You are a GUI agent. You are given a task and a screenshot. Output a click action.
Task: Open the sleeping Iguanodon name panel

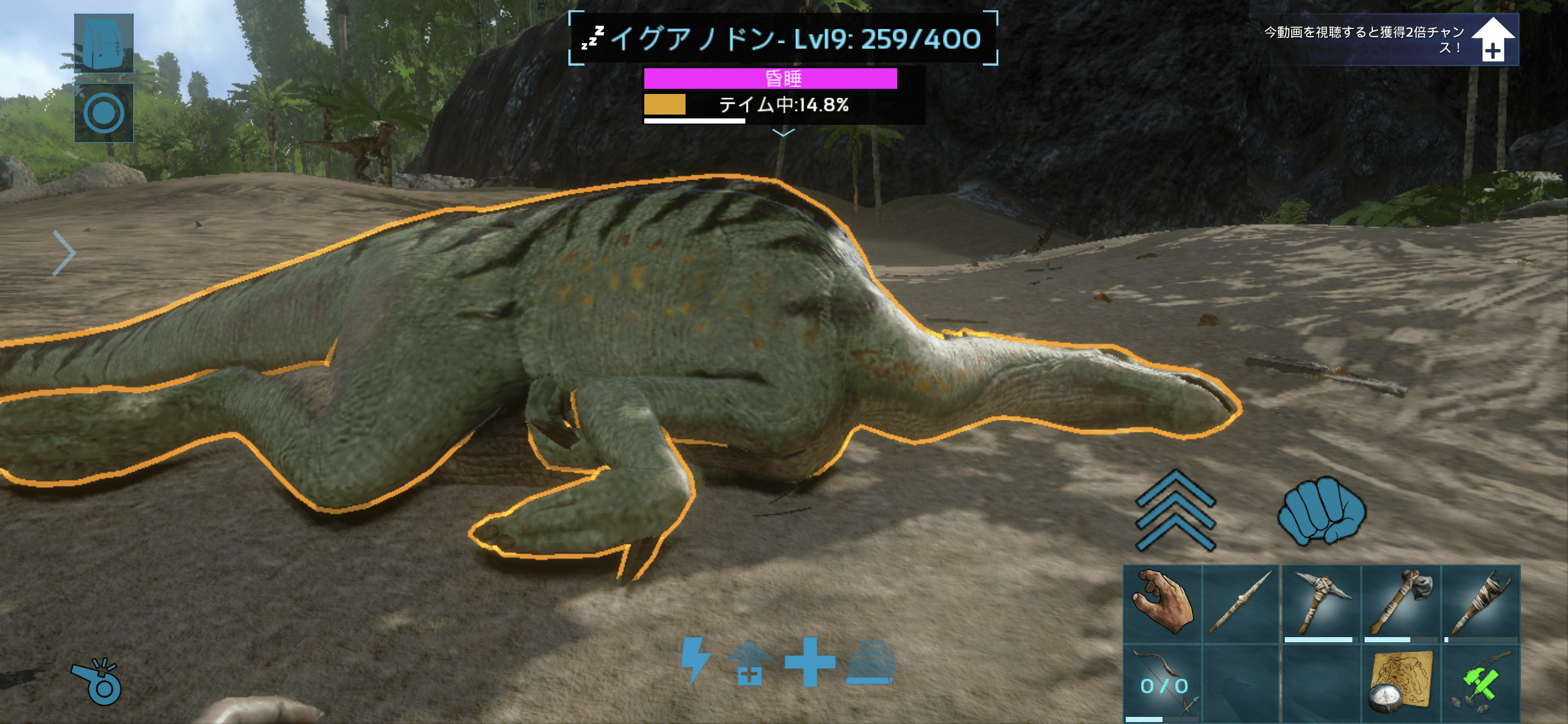pyautogui.click(x=783, y=39)
